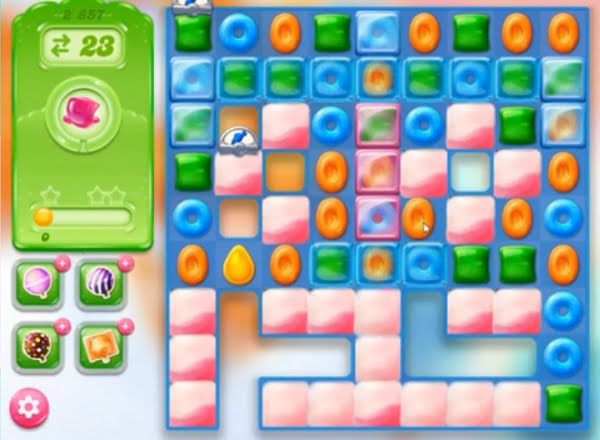Open the pink gear settings menu
600x440 pixels.
pyautogui.click(x=30, y=409)
